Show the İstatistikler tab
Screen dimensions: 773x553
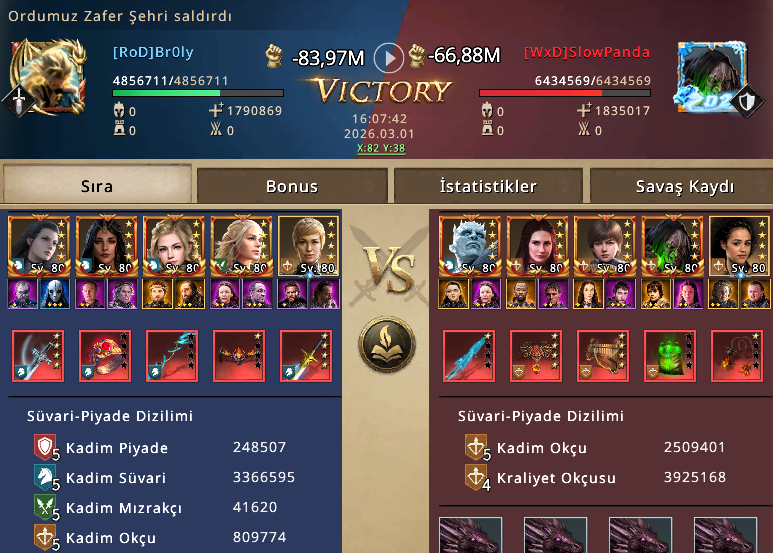[x=488, y=186]
